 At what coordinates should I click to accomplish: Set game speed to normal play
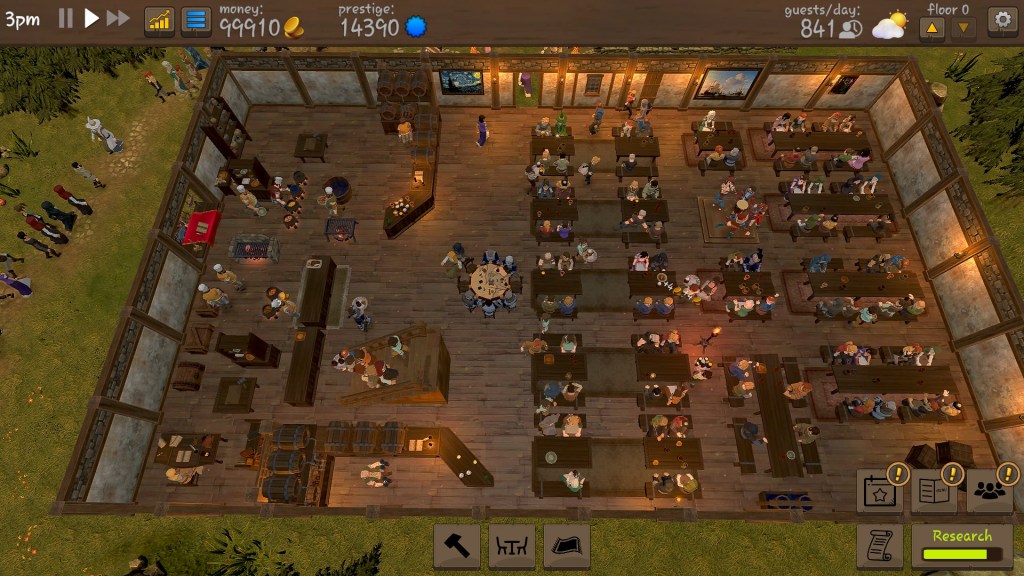coord(91,19)
